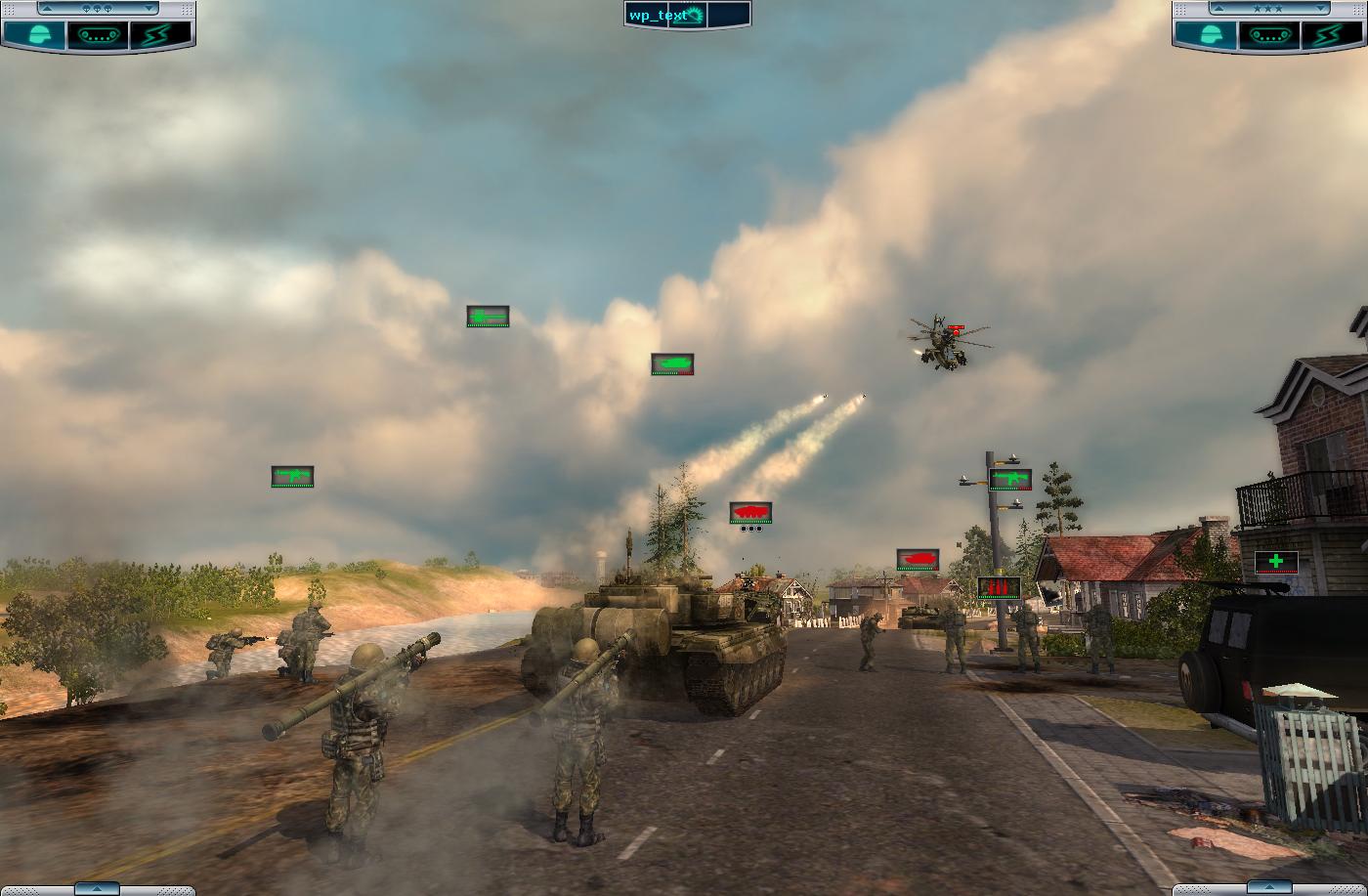Select the red infantry squad marker
The height and width of the screenshot is (896, 1368).
click(999, 587)
